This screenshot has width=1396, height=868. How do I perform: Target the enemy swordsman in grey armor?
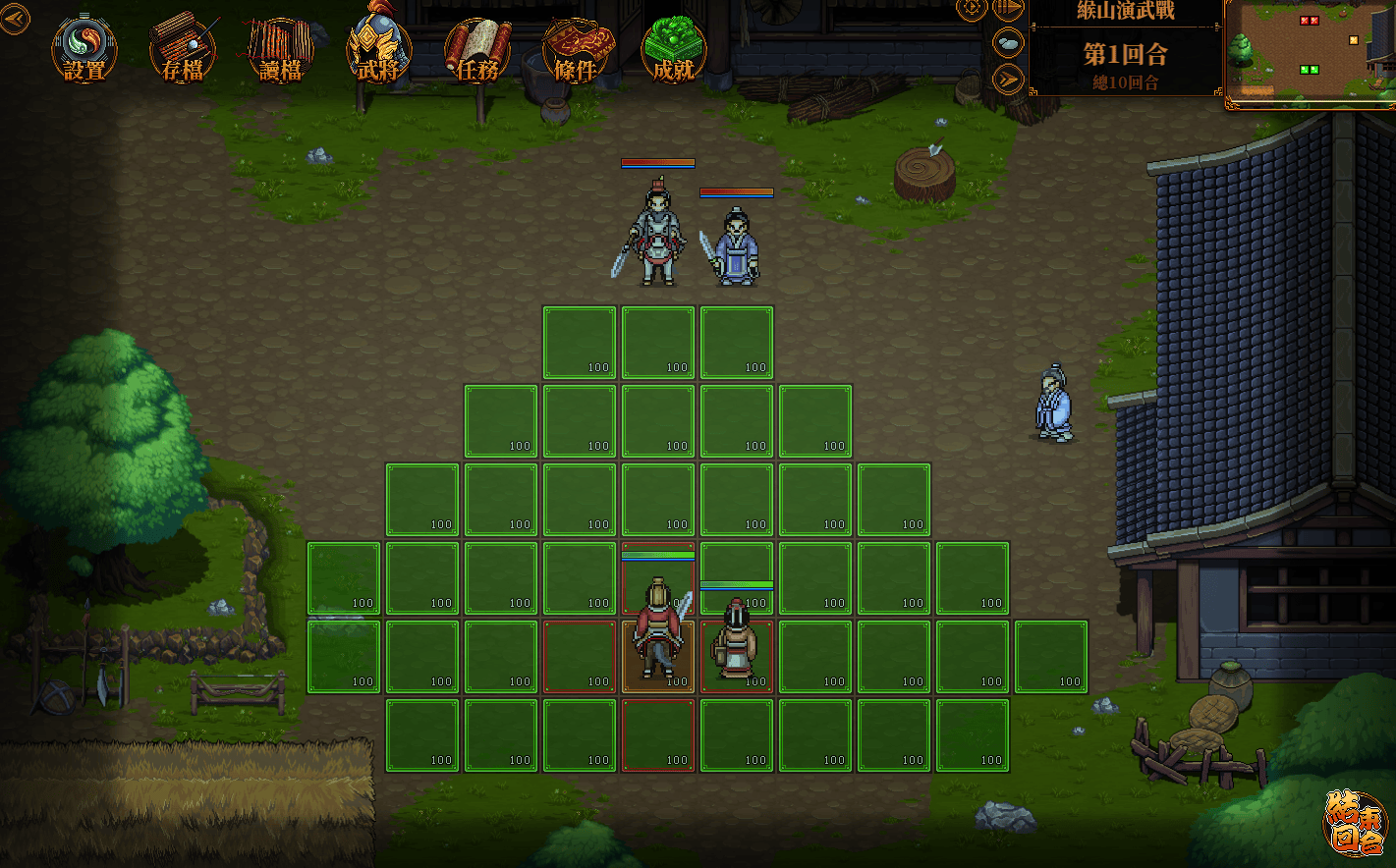point(657,234)
